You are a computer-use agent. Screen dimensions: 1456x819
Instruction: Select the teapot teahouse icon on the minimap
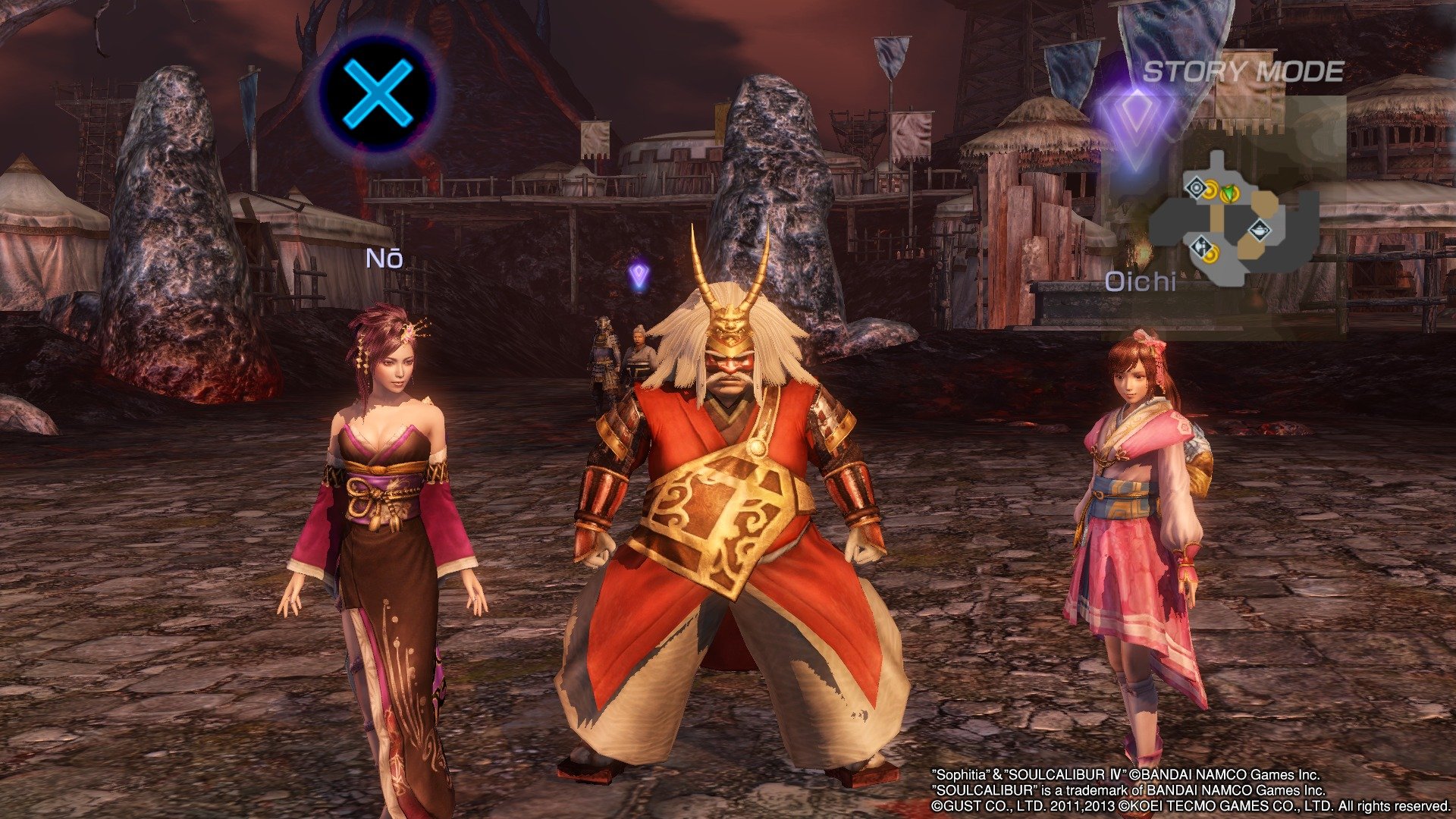[1260, 231]
